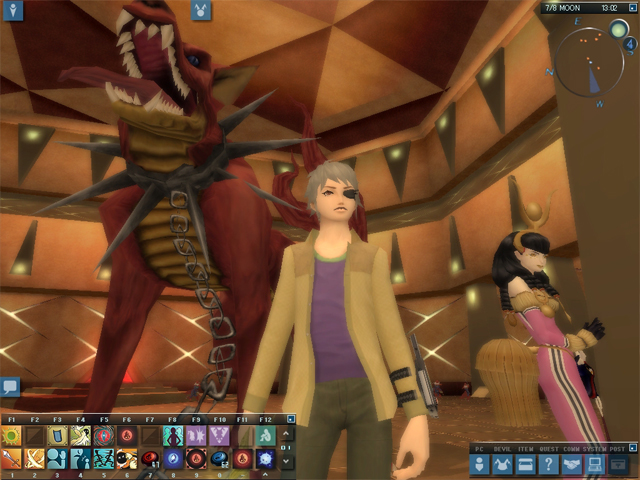
Task: Activate the red swirl skill under F5
Action: point(103,436)
